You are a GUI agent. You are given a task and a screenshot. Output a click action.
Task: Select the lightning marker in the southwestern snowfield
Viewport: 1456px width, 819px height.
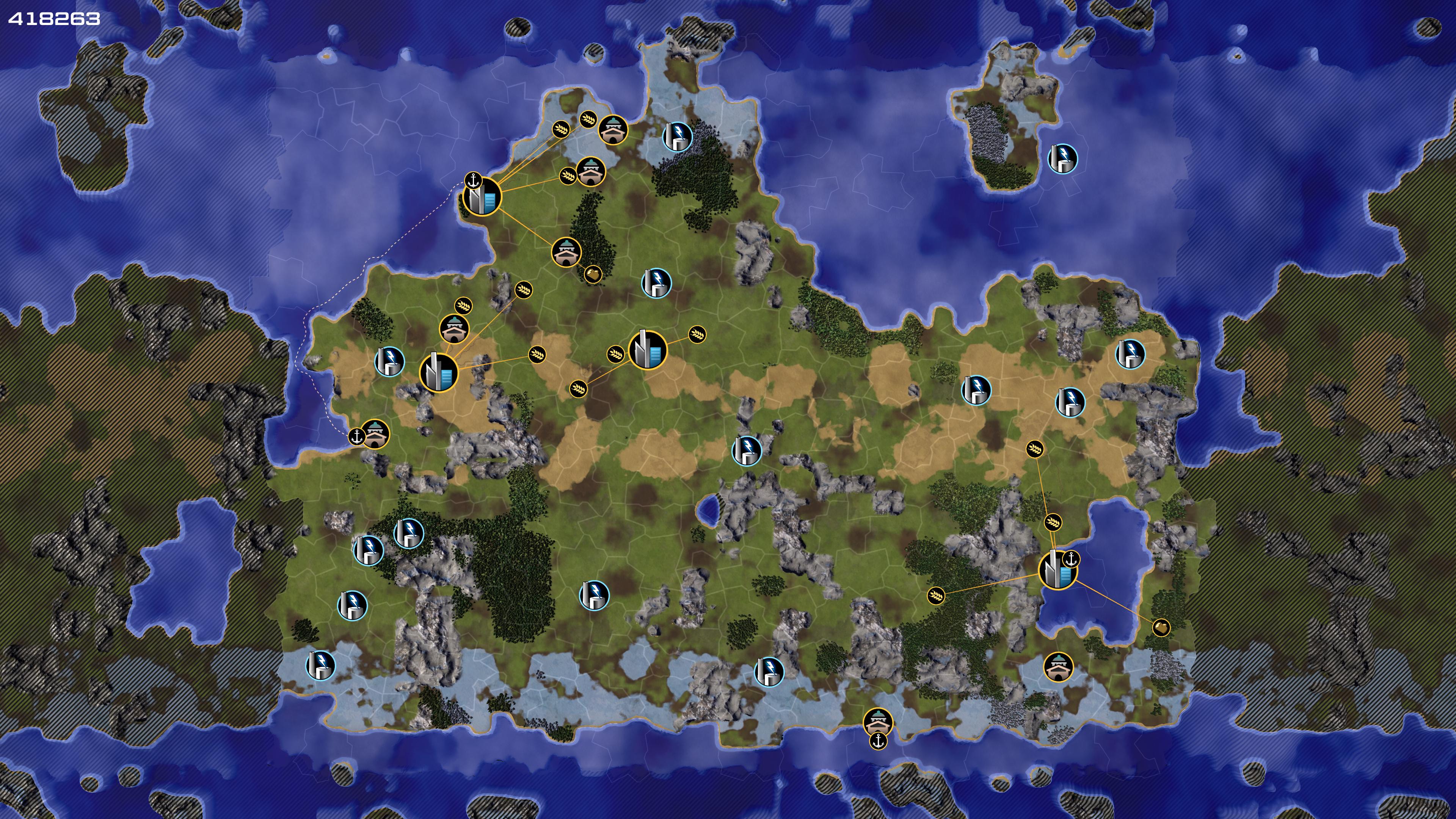(320, 665)
